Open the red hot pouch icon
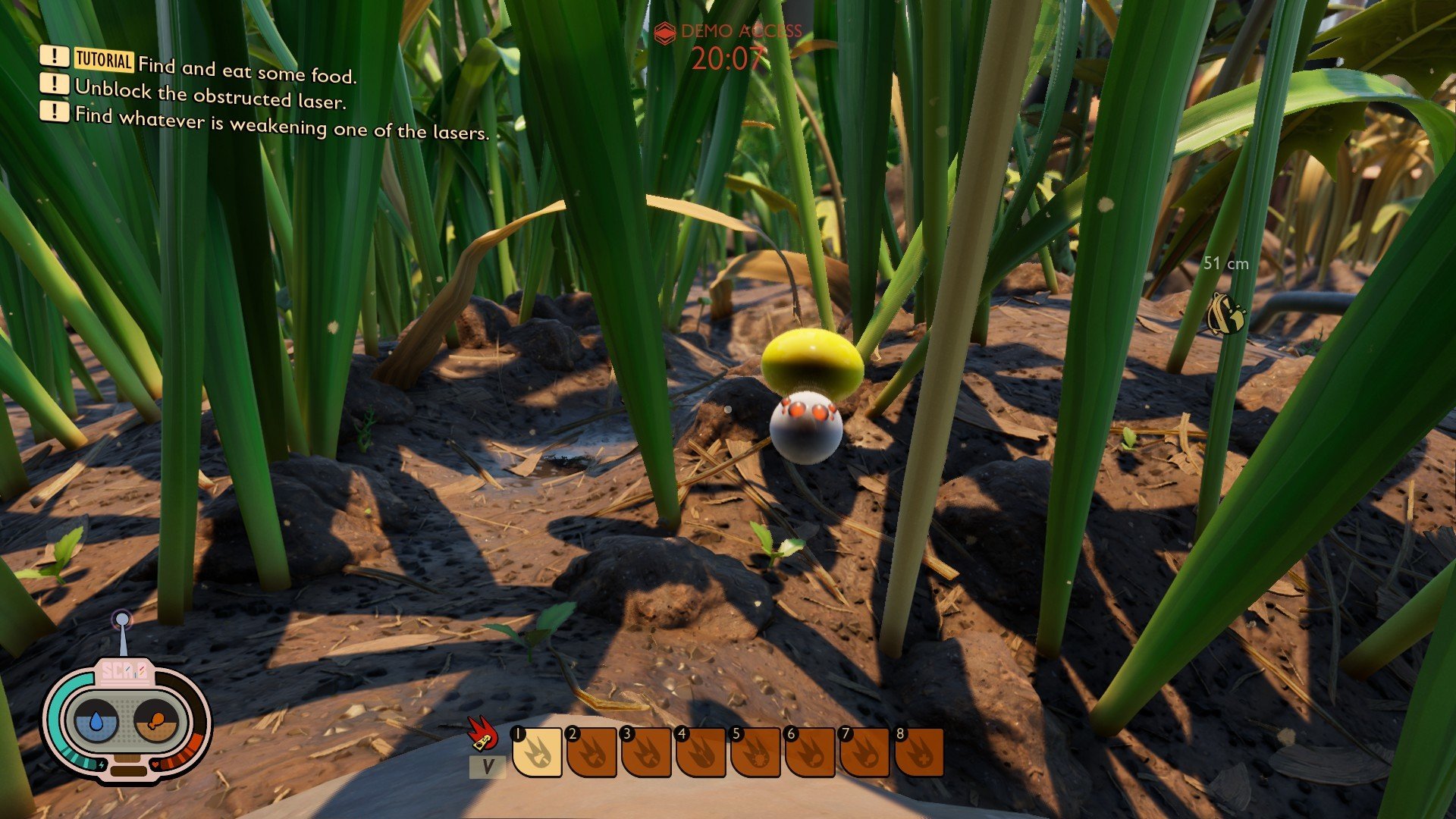This screenshot has width=1456, height=819. coord(482,733)
